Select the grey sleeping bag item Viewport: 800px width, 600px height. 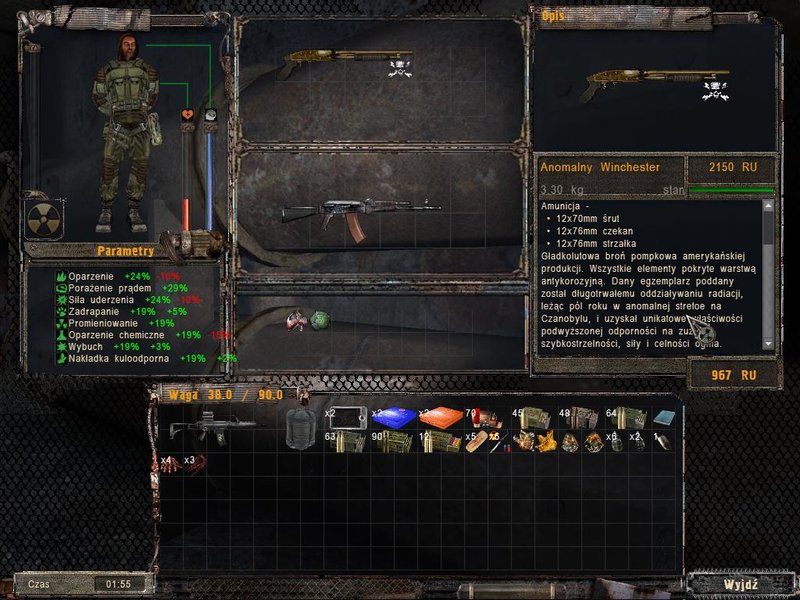tap(300, 425)
